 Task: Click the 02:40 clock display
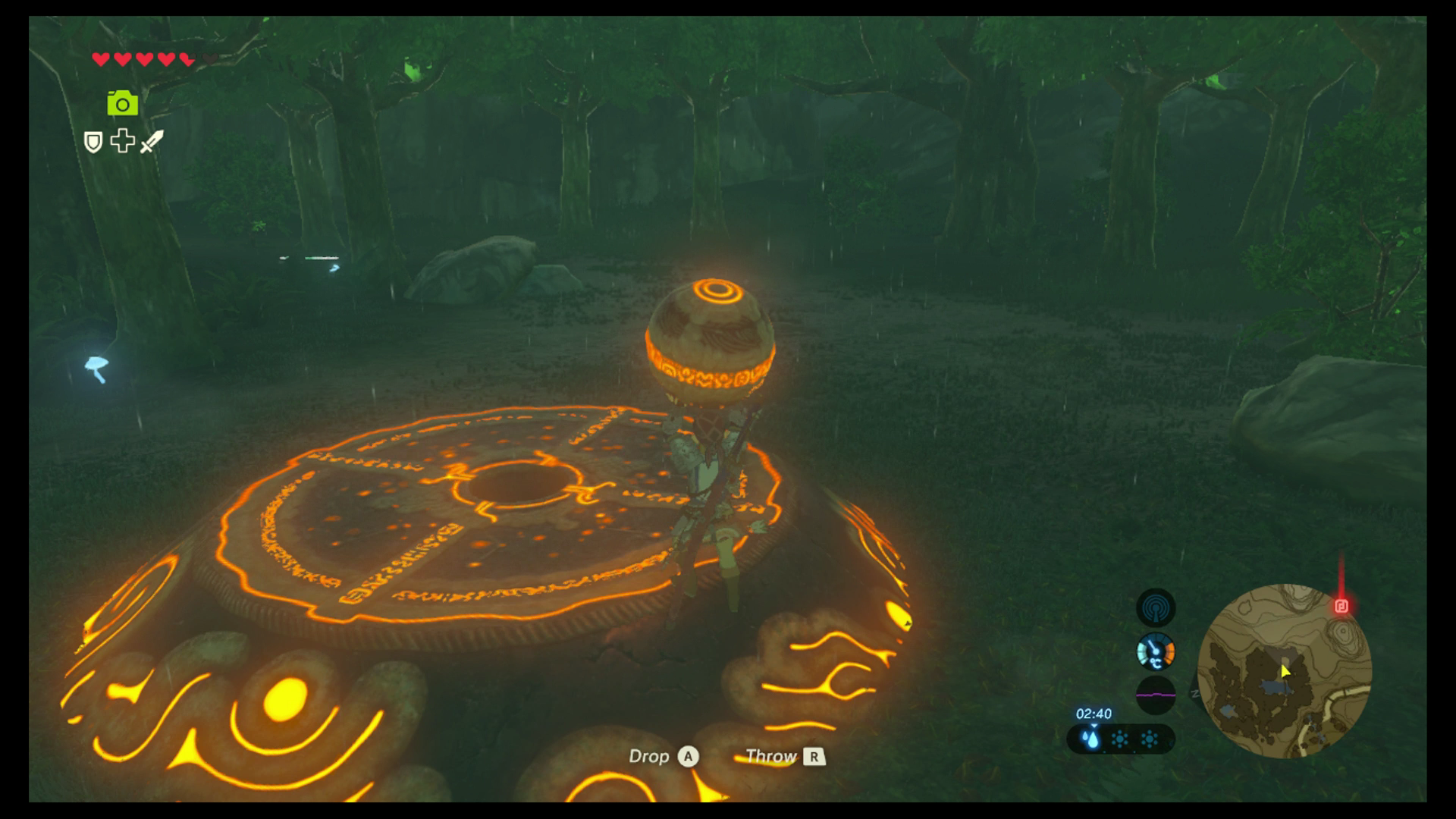pos(1094,714)
